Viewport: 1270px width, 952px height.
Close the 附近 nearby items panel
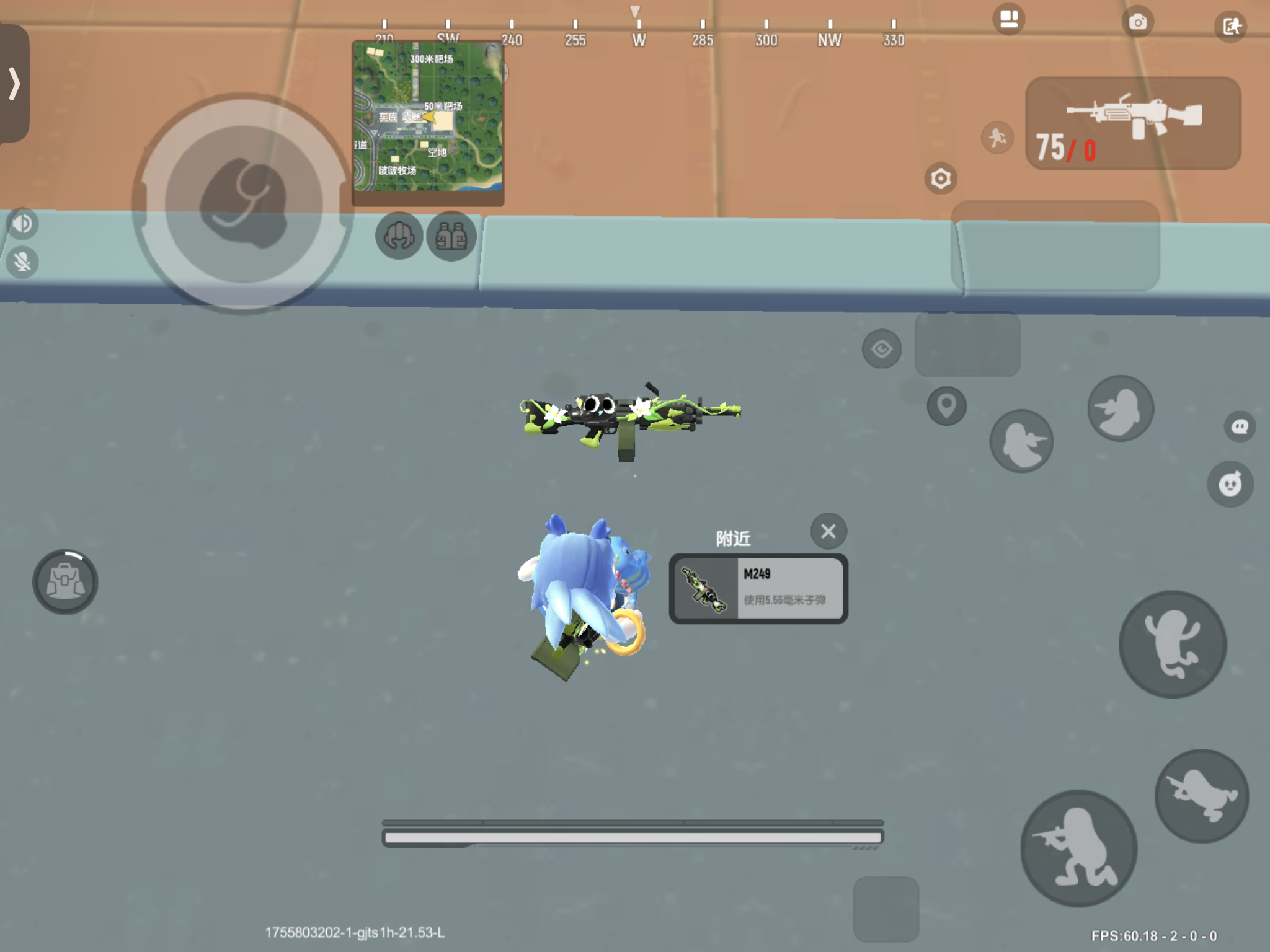[x=829, y=532]
